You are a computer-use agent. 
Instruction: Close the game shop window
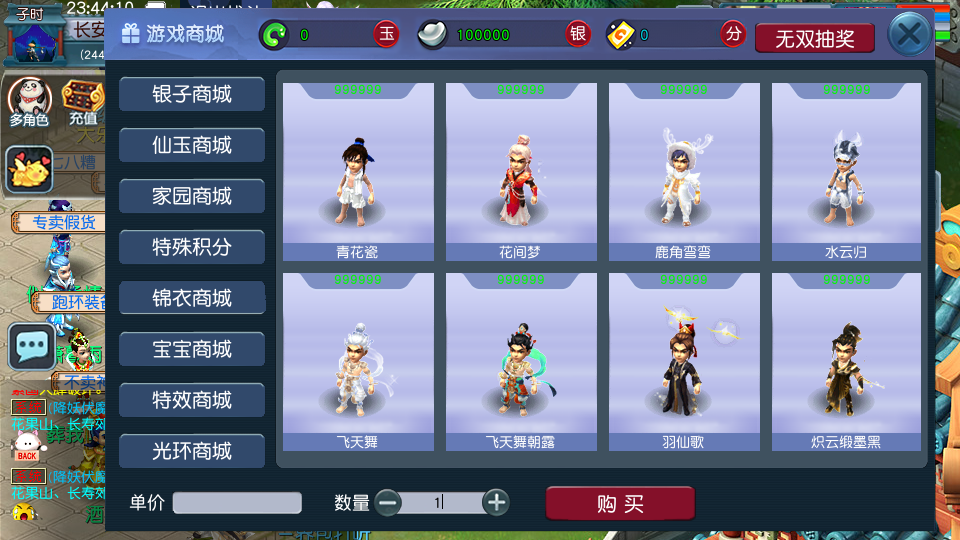click(909, 36)
